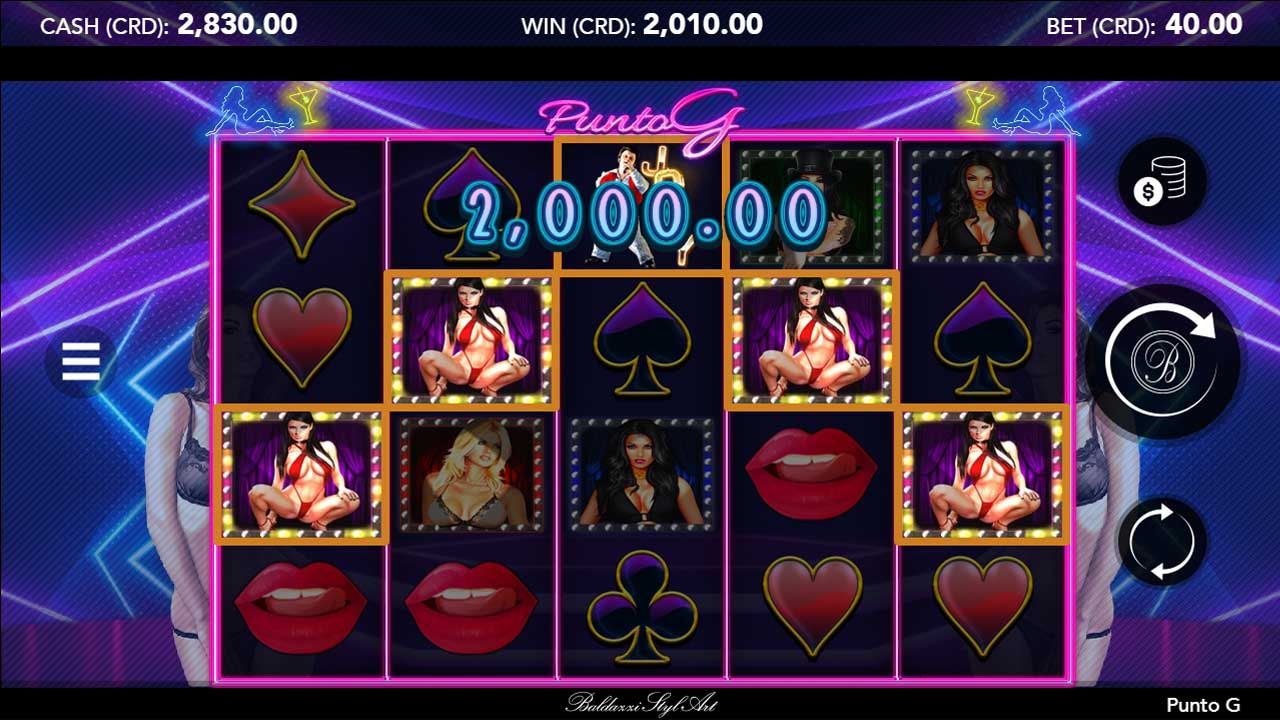Activate autoplay with the circular arrows button
This screenshot has width=1280, height=720.
[1161, 541]
